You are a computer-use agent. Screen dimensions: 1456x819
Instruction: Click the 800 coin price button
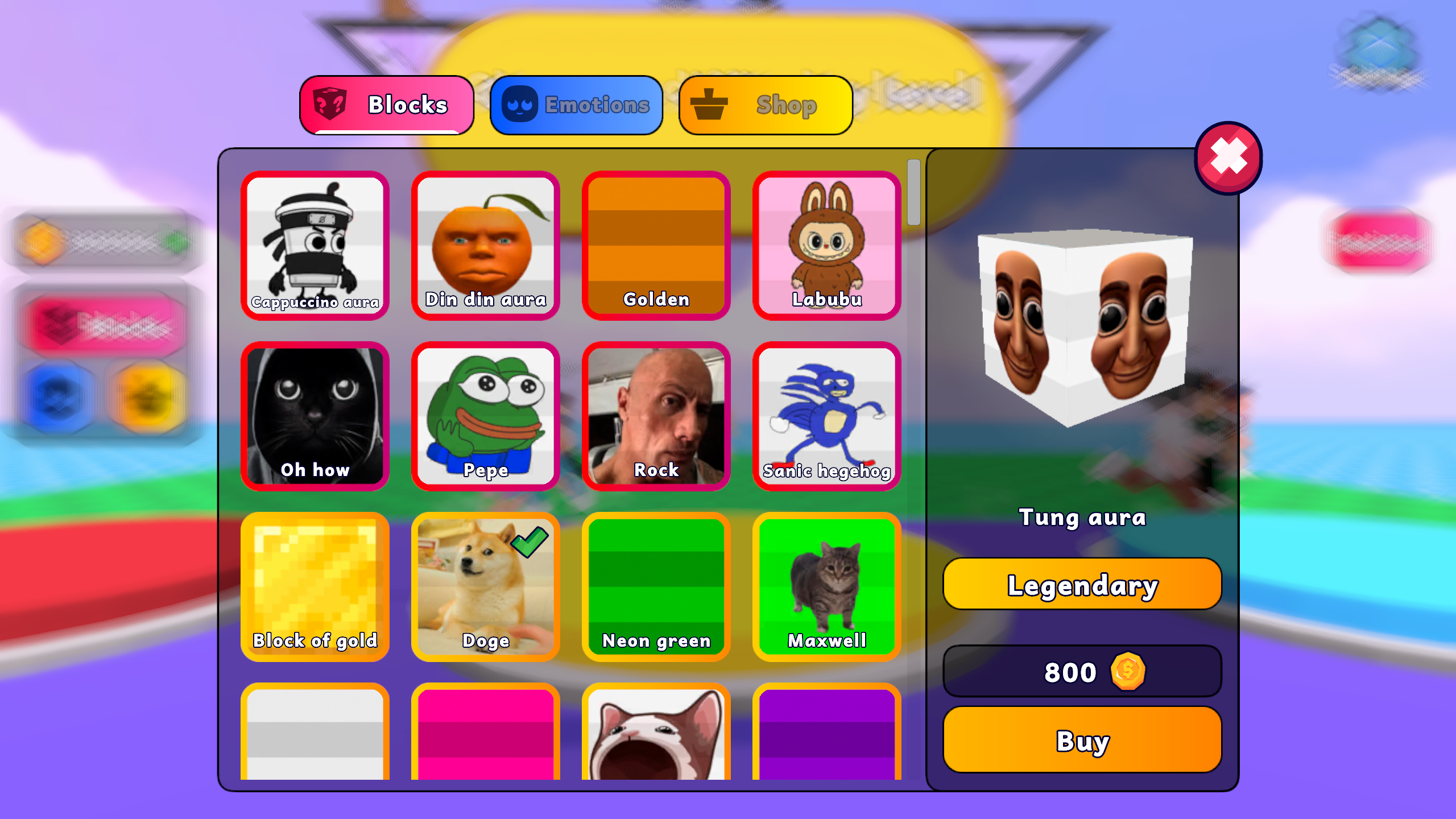[1081, 672]
